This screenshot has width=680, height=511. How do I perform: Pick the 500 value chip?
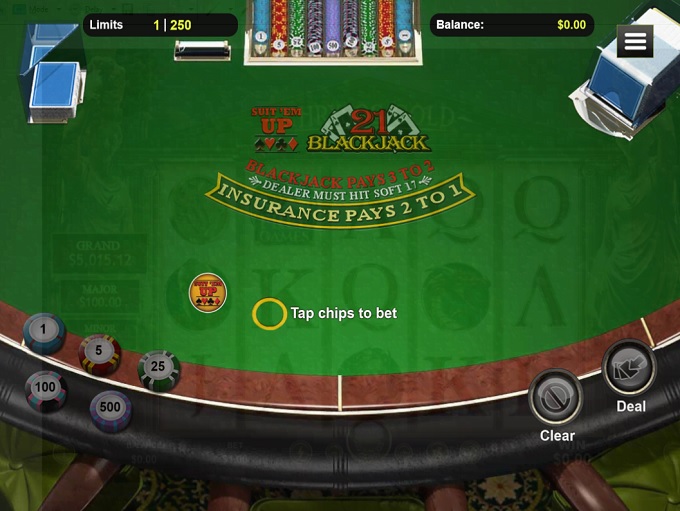click(x=110, y=409)
